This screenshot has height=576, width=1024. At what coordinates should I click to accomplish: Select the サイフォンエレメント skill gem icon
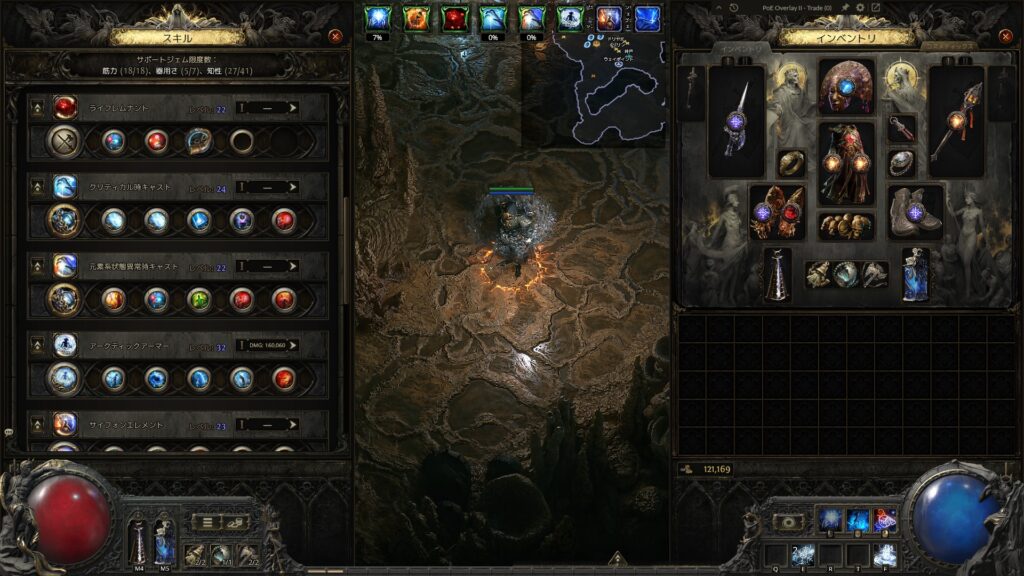pyautogui.click(x=65, y=424)
